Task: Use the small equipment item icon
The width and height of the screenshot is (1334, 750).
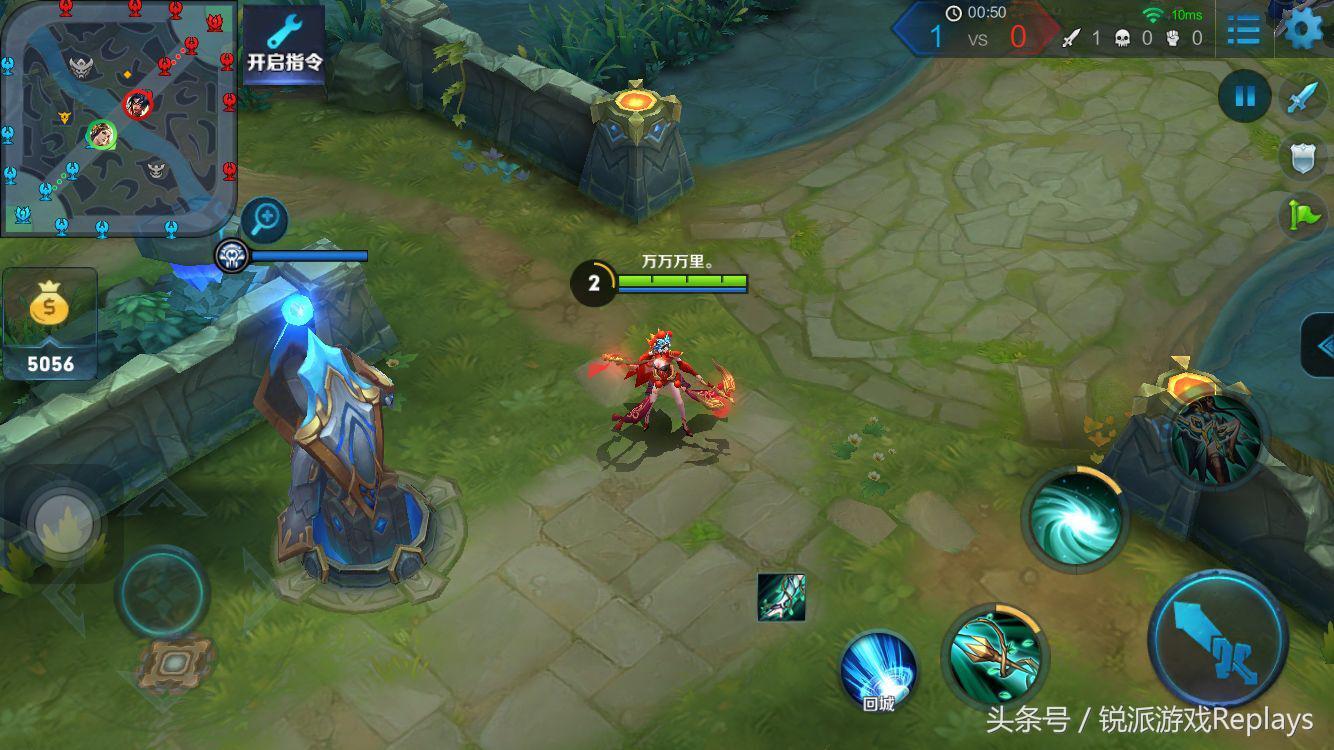Action: (x=781, y=597)
